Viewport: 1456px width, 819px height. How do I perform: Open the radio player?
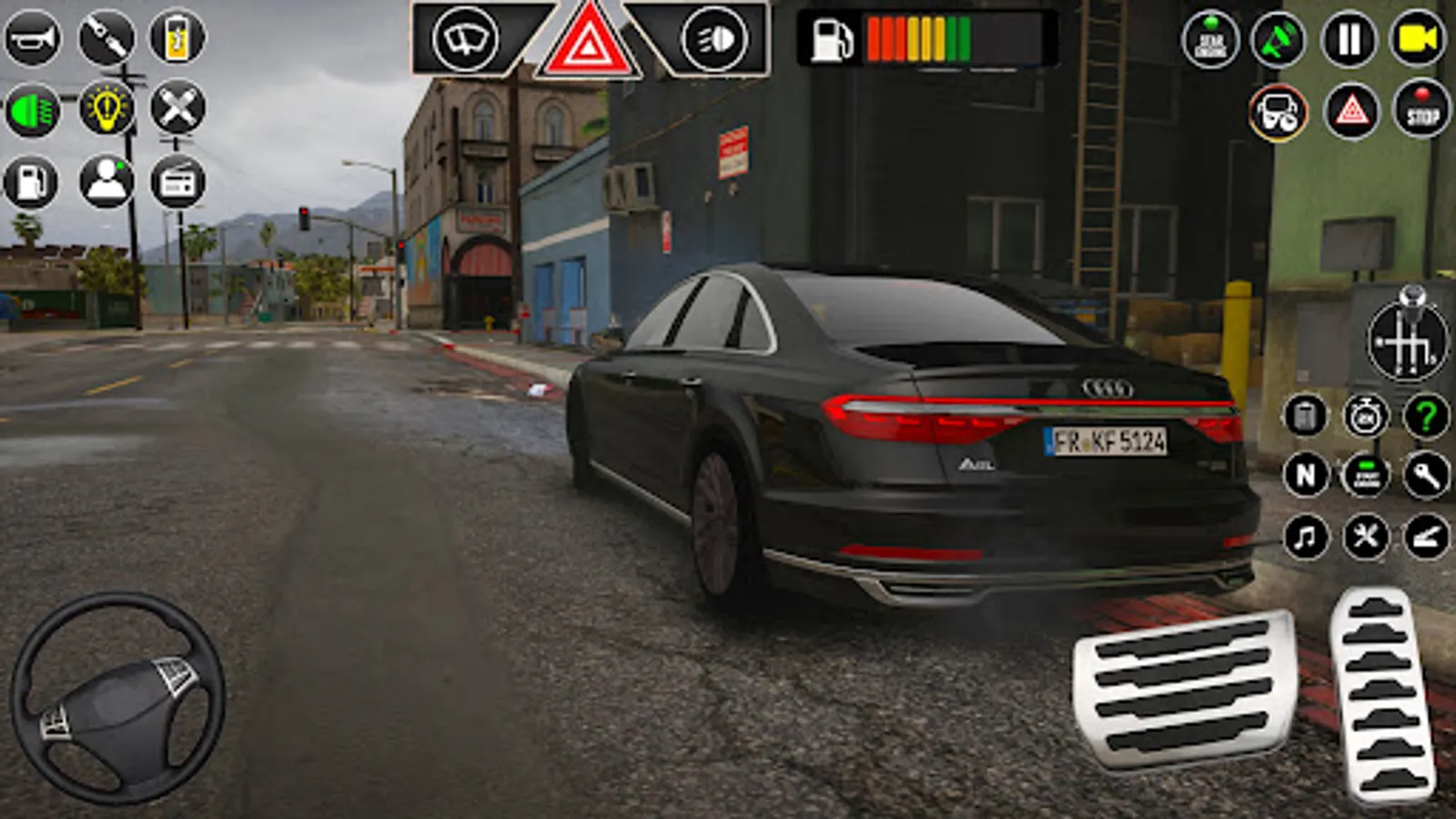(x=178, y=181)
